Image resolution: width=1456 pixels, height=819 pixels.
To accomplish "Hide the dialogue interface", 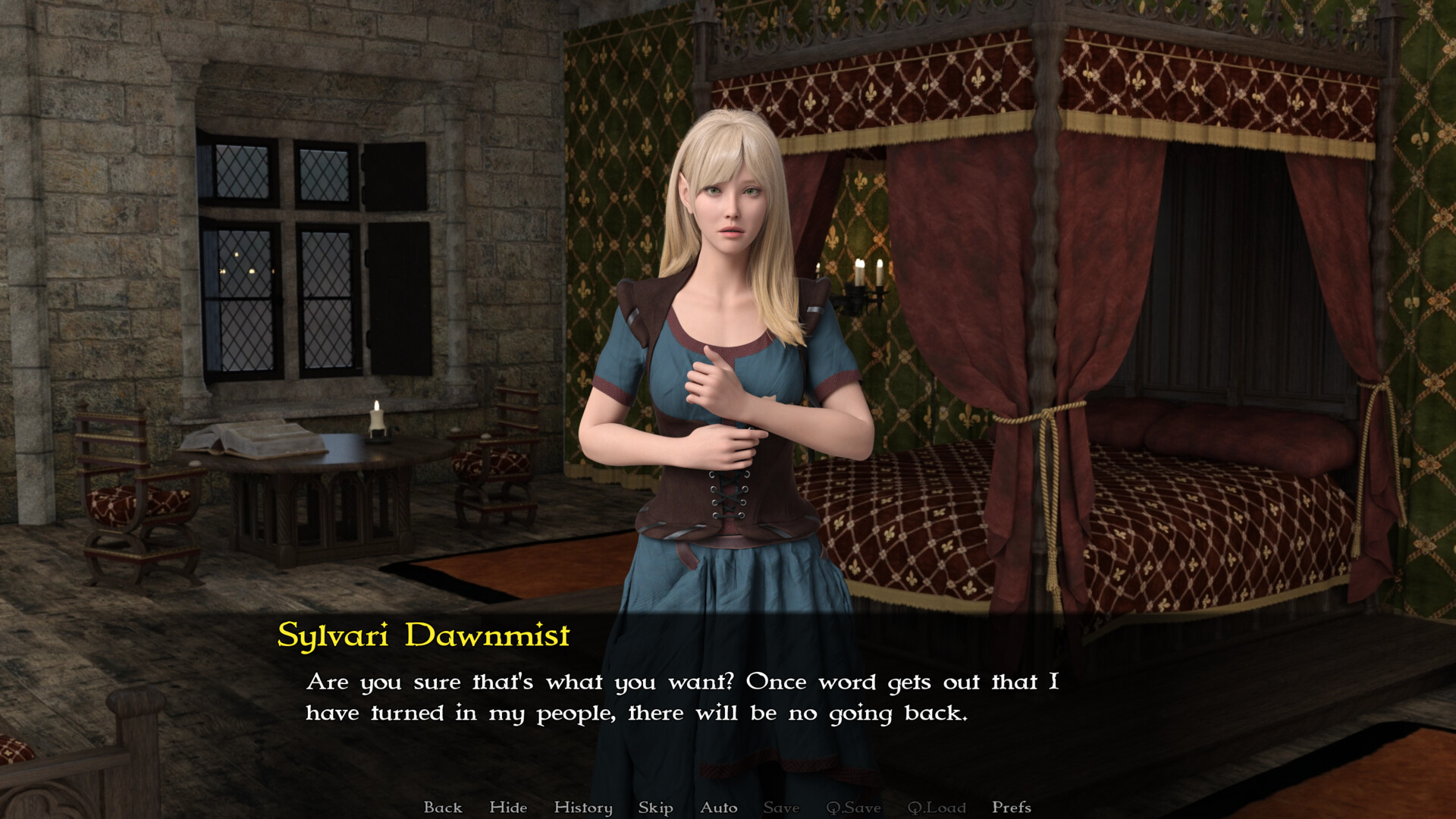I will pyautogui.click(x=508, y=807).
